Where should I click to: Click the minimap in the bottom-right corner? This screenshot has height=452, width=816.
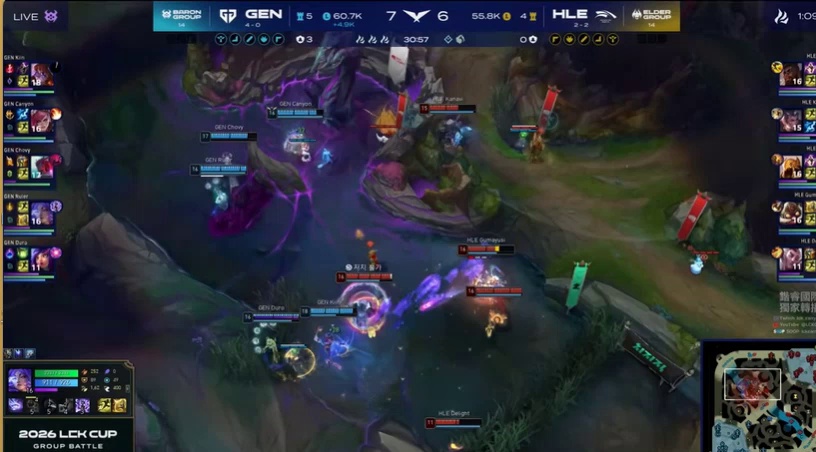coord(758,398)
